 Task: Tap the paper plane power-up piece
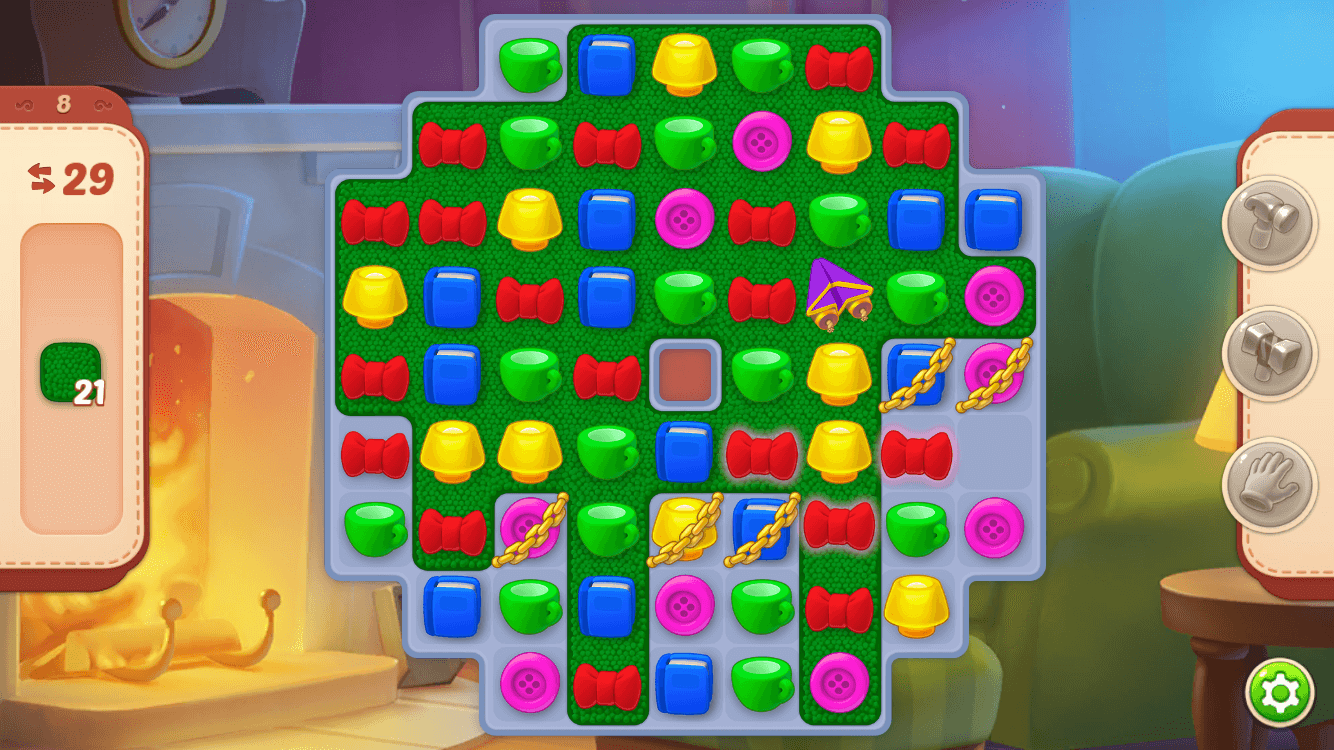pyautogui.click(x=841, y=297)
